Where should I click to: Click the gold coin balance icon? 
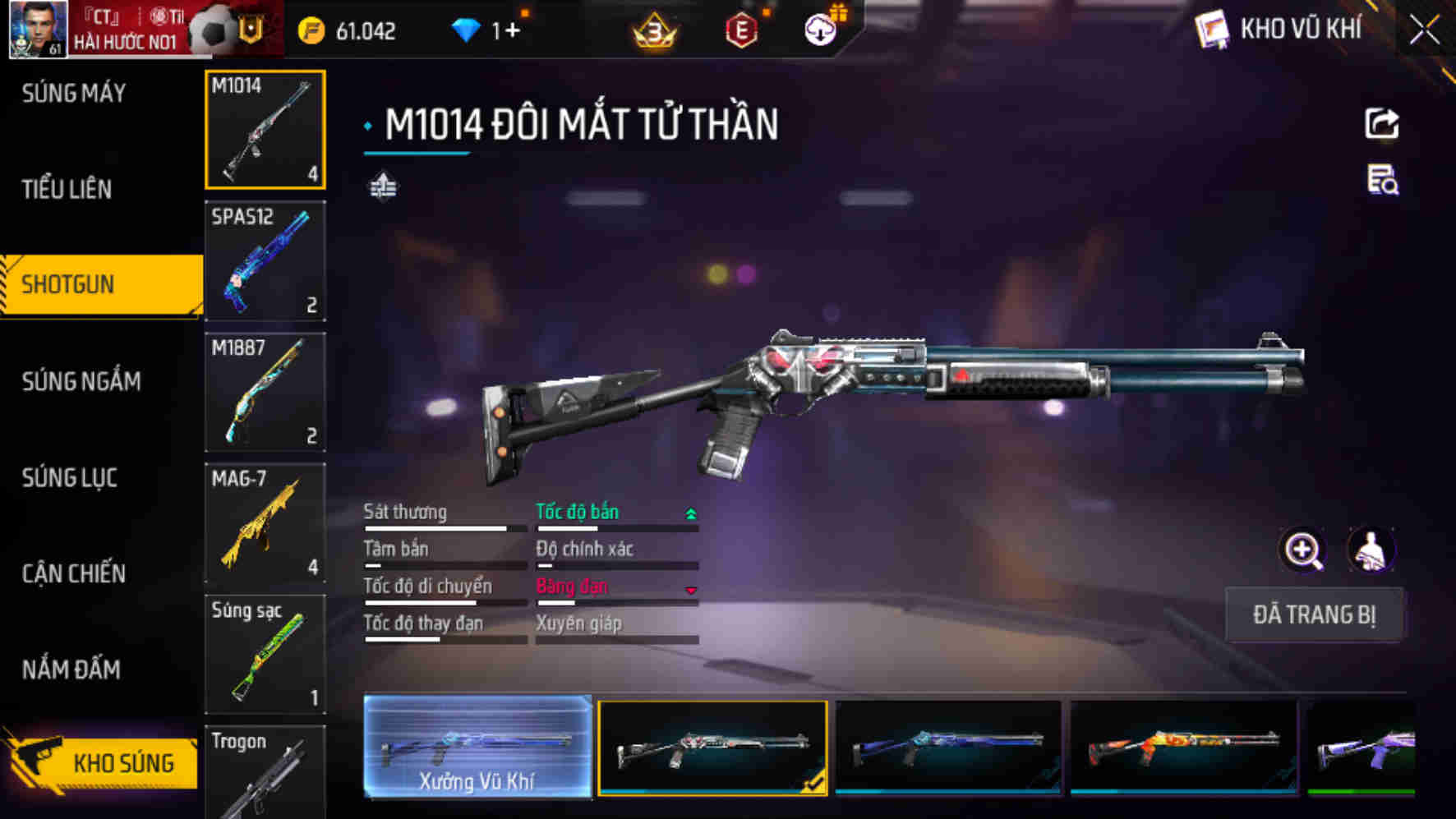[311, 31]
